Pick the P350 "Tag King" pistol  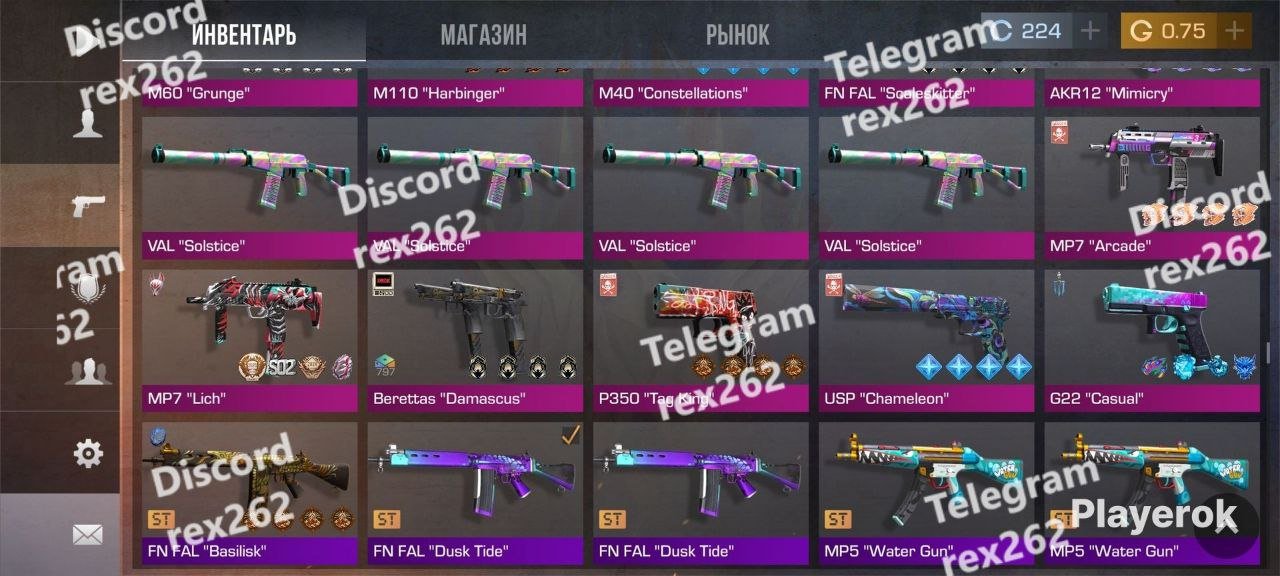pyautogui.click(x=700, y=340)
